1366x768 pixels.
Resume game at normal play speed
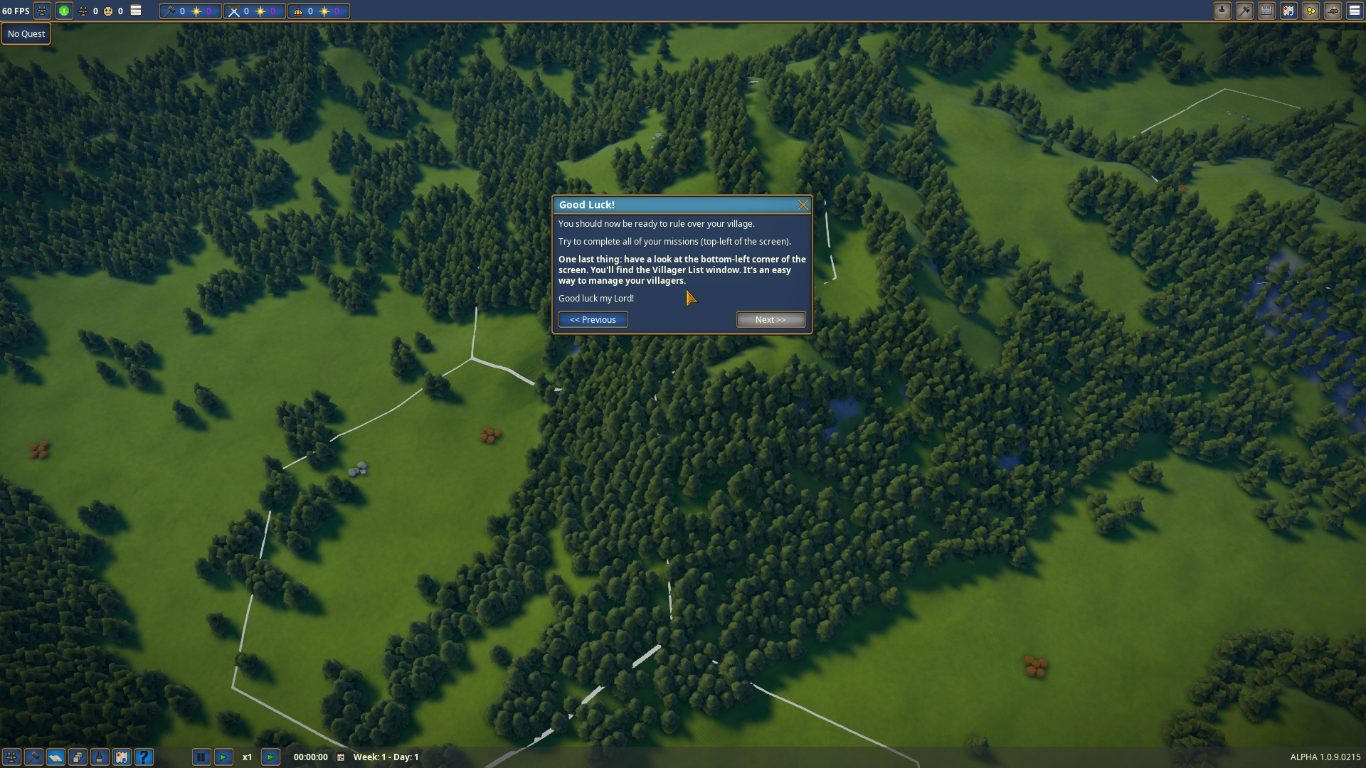224,757
